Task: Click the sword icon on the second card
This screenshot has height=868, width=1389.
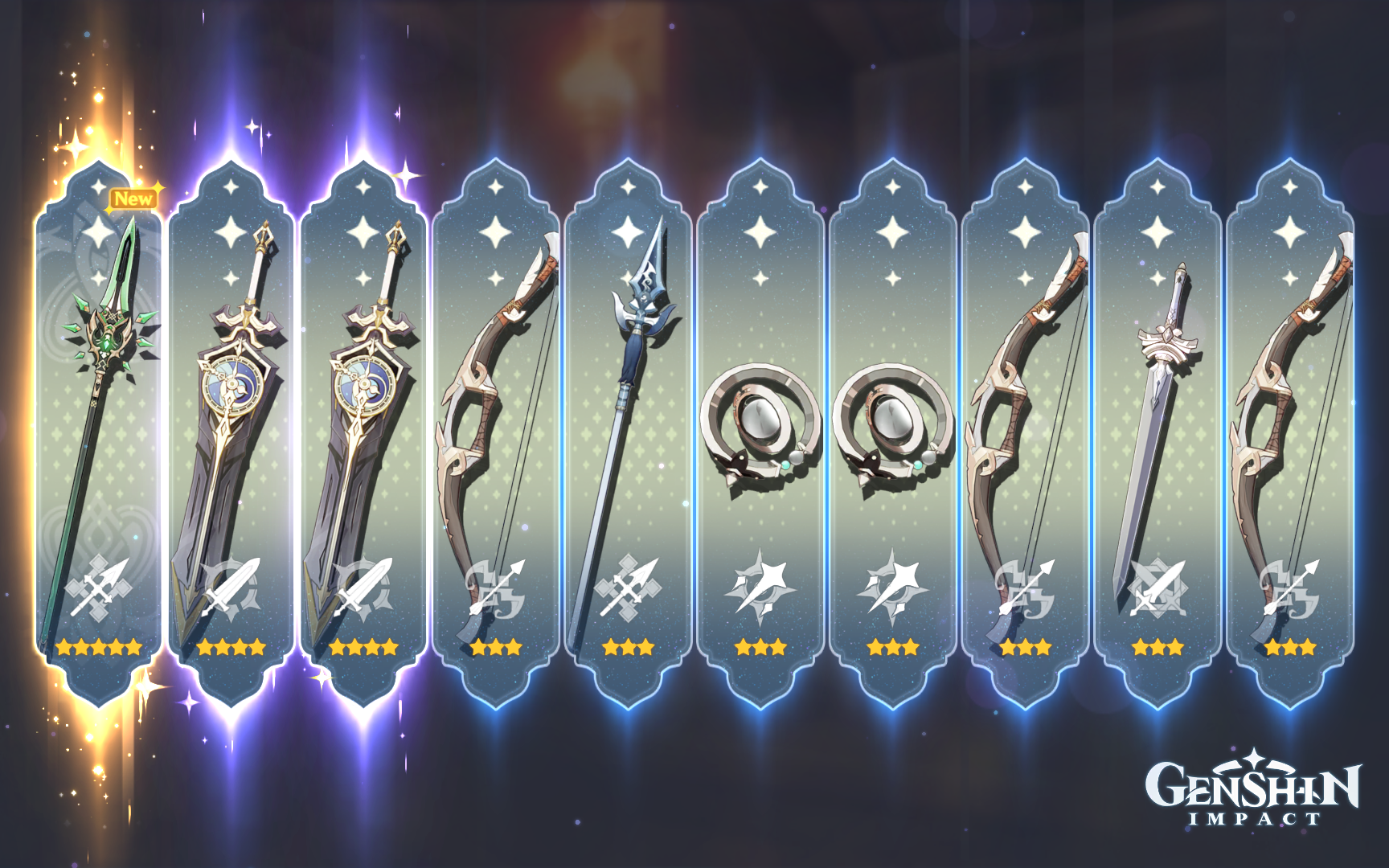Action: (x=233, y=587)
